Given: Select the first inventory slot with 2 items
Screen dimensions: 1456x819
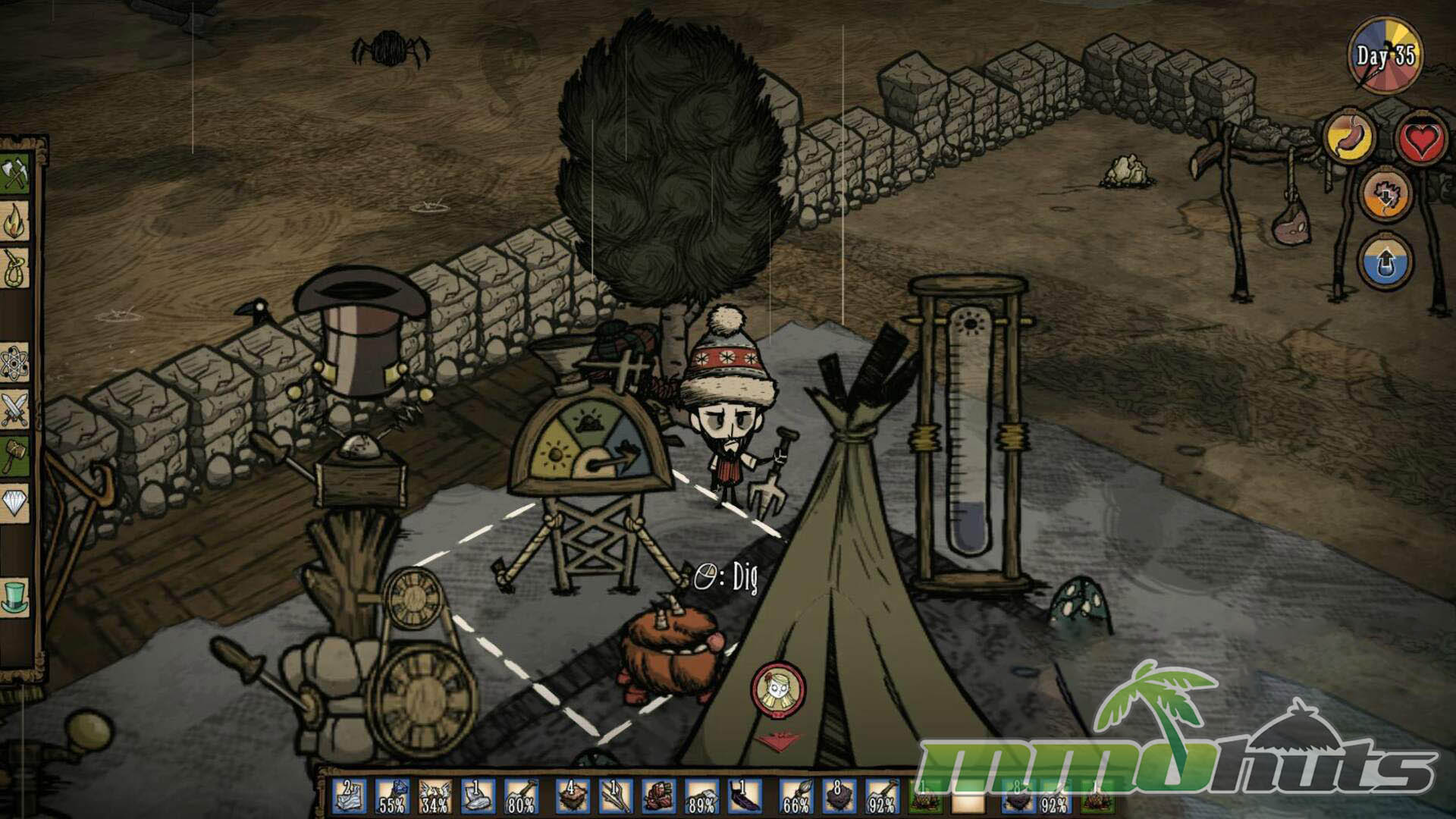Looking at the screenshot, I should pyautogui.click(x=350, y=797).
